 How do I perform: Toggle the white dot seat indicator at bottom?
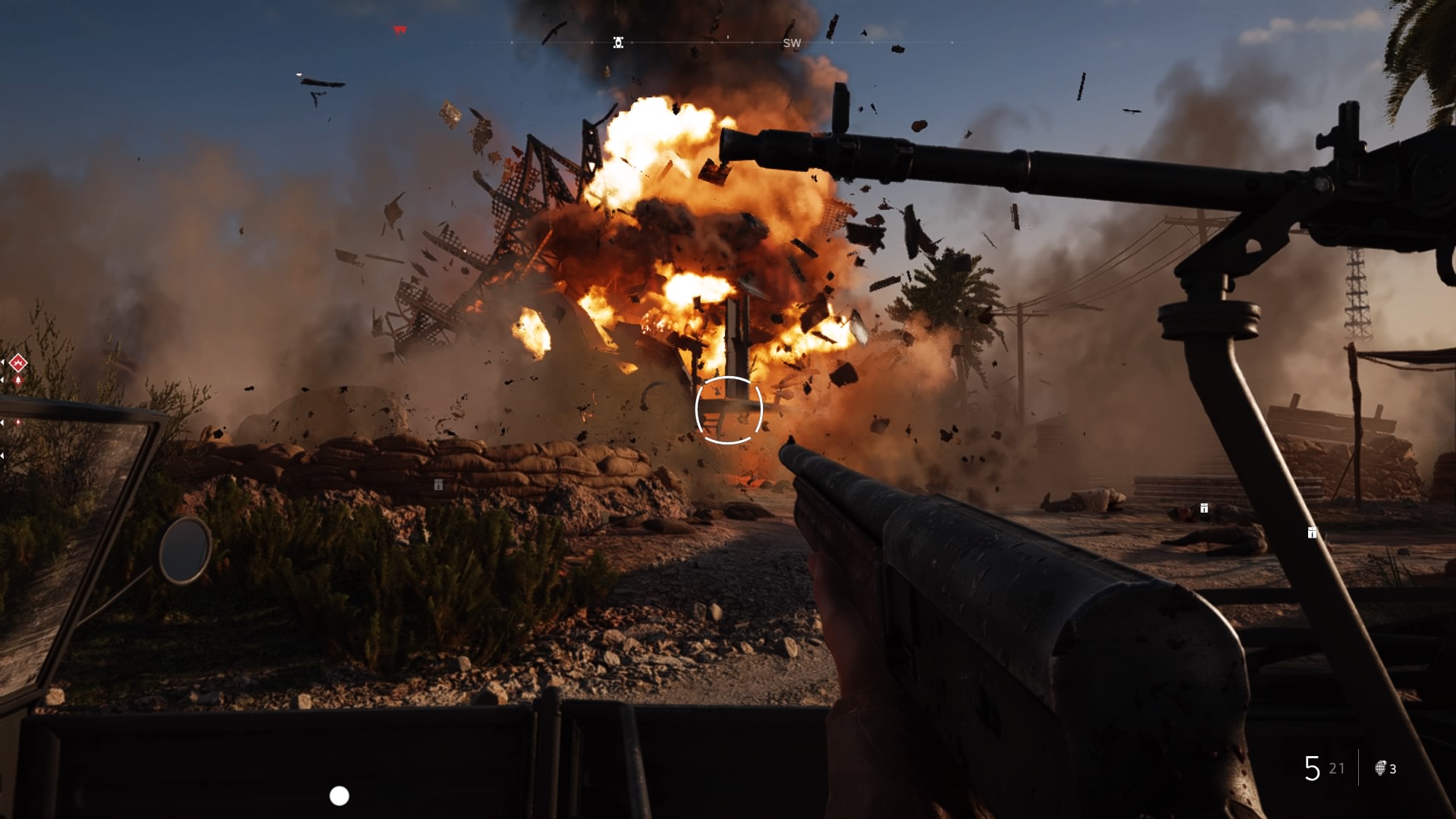338,796
